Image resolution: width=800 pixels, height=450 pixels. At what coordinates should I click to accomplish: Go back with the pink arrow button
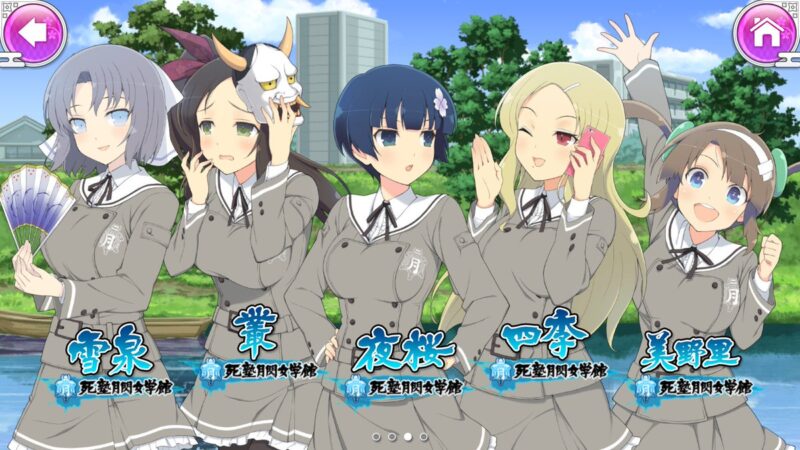33,33
